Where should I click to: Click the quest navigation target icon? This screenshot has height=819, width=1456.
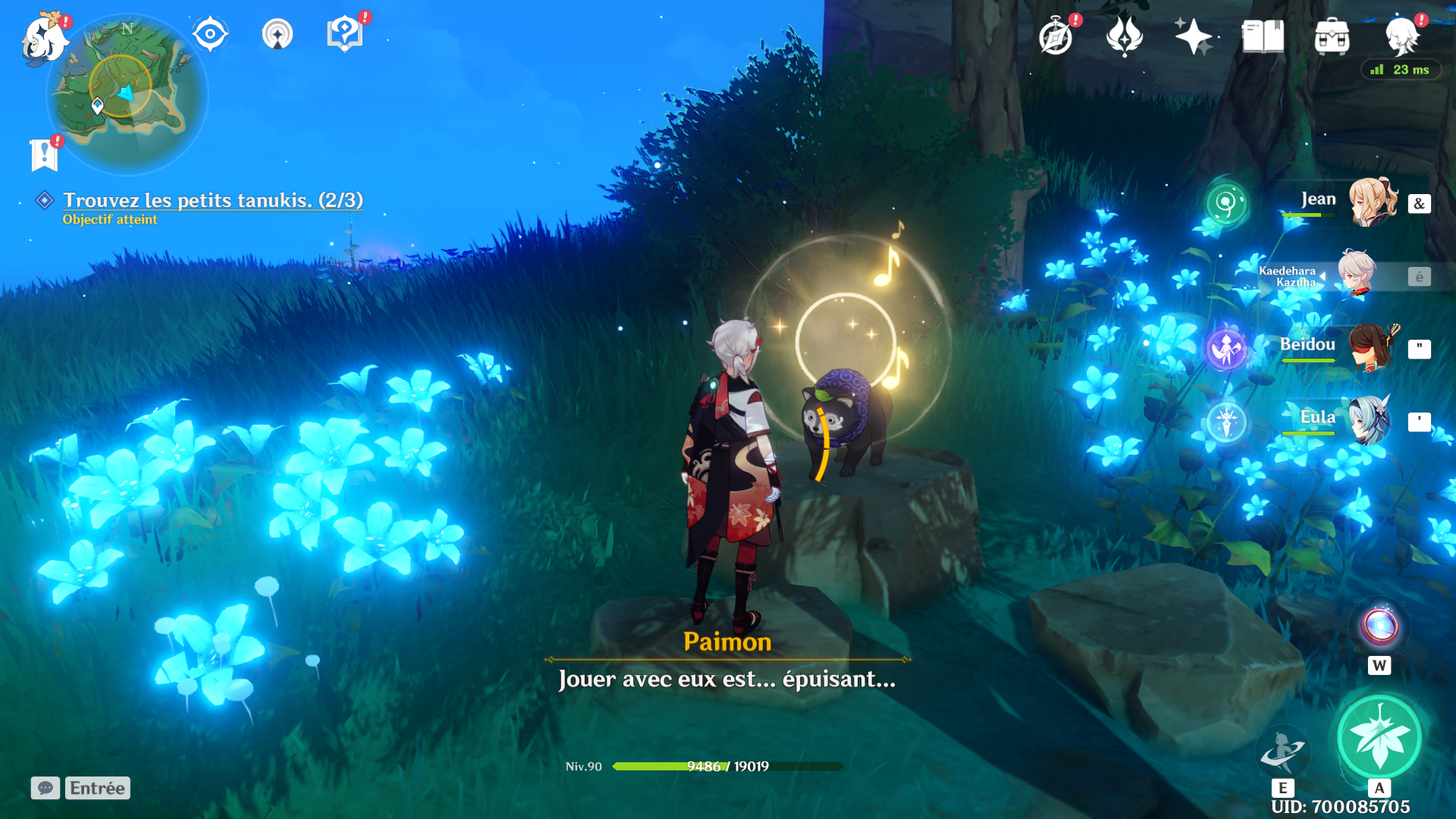coord(210,34)
